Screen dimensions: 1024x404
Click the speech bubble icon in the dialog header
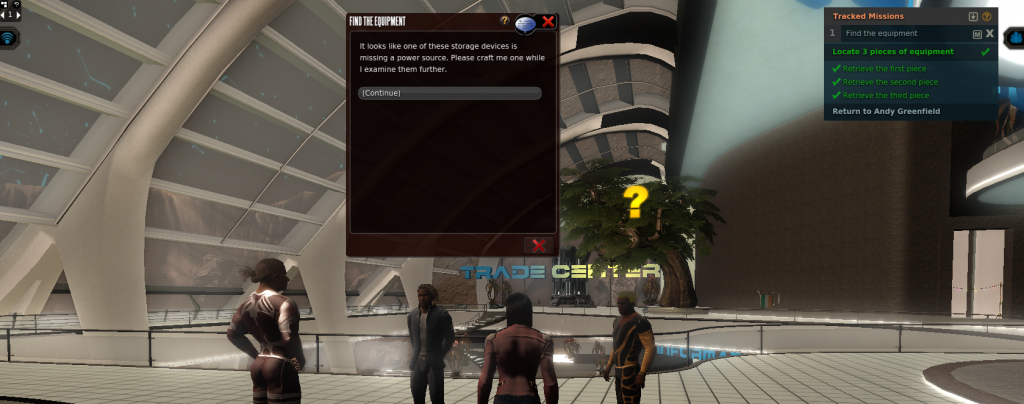[x=525, y=22]
